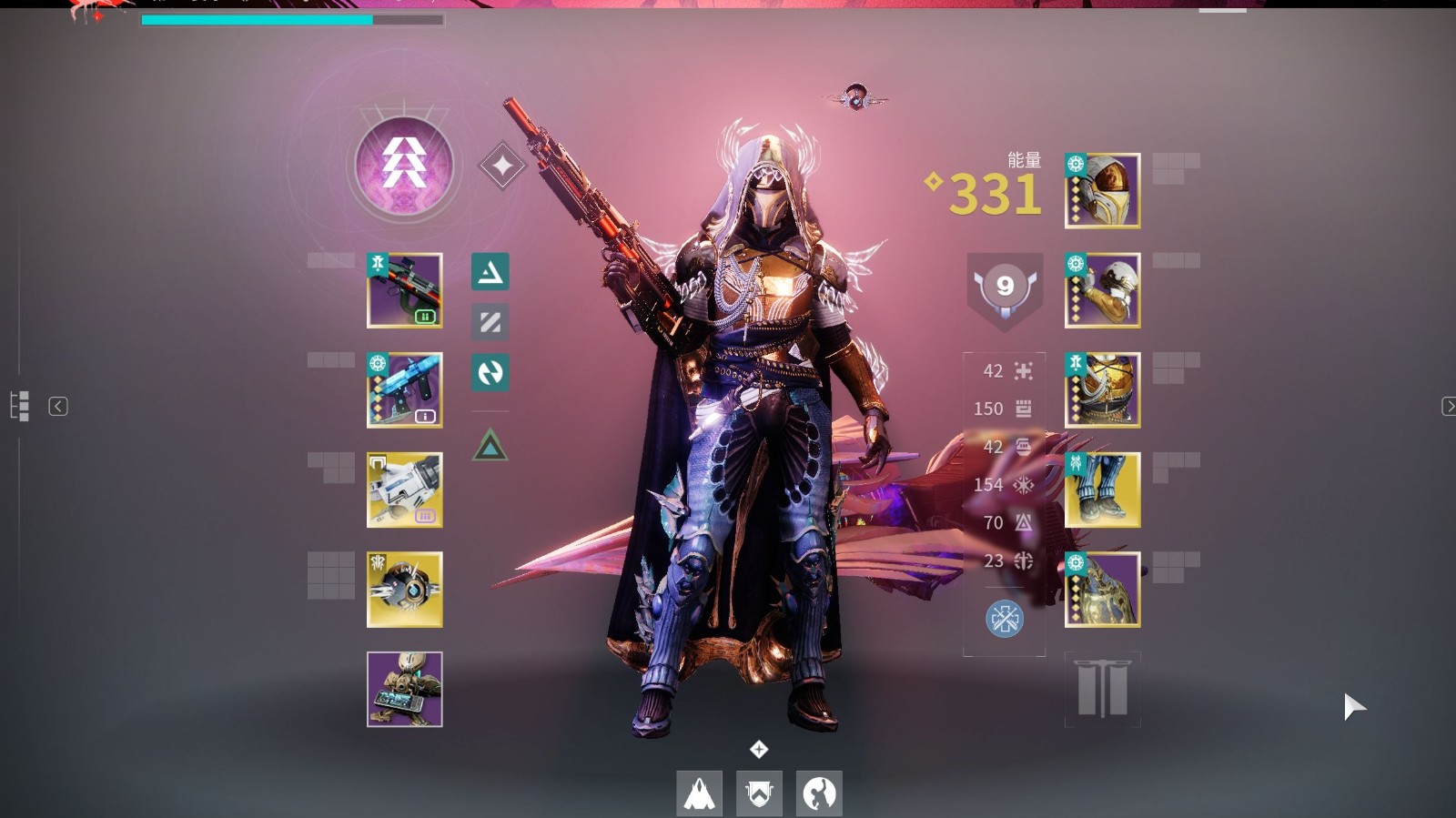Inspect the equipped Ghost shell

(405, 590)
